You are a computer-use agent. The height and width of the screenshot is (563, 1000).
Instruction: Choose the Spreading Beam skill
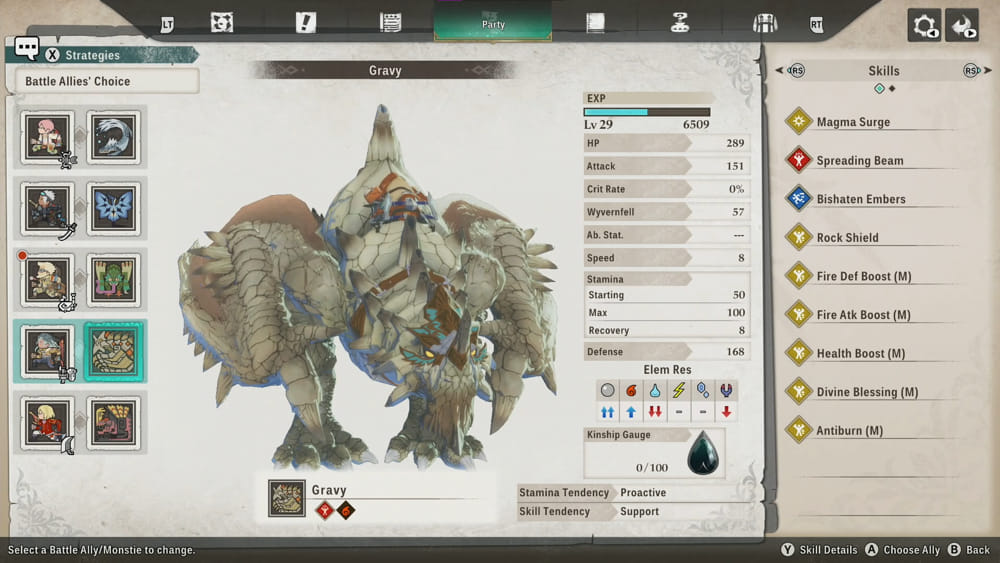[859, 160]
